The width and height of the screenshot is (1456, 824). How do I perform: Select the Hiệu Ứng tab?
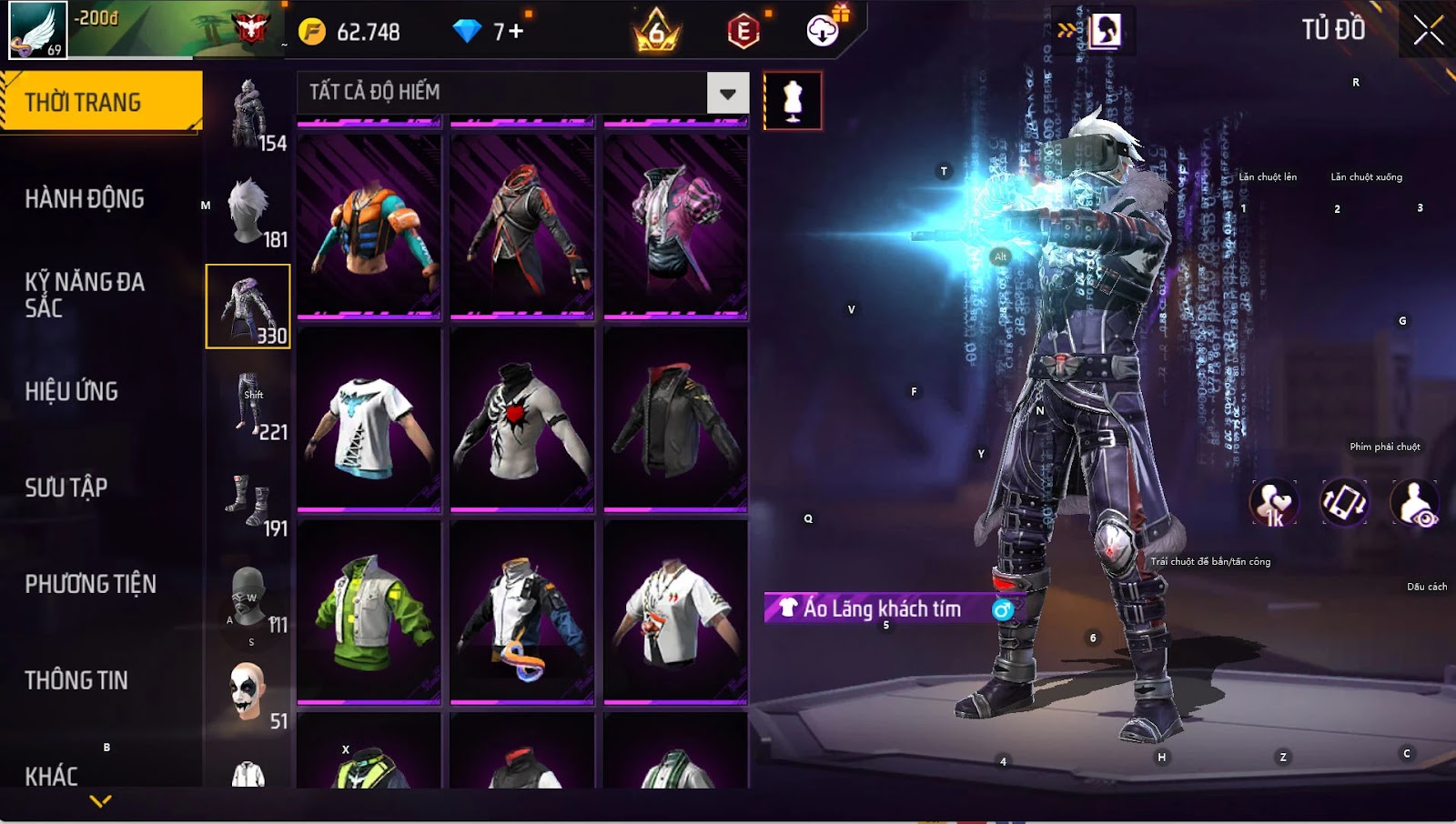tap(72, 392)
